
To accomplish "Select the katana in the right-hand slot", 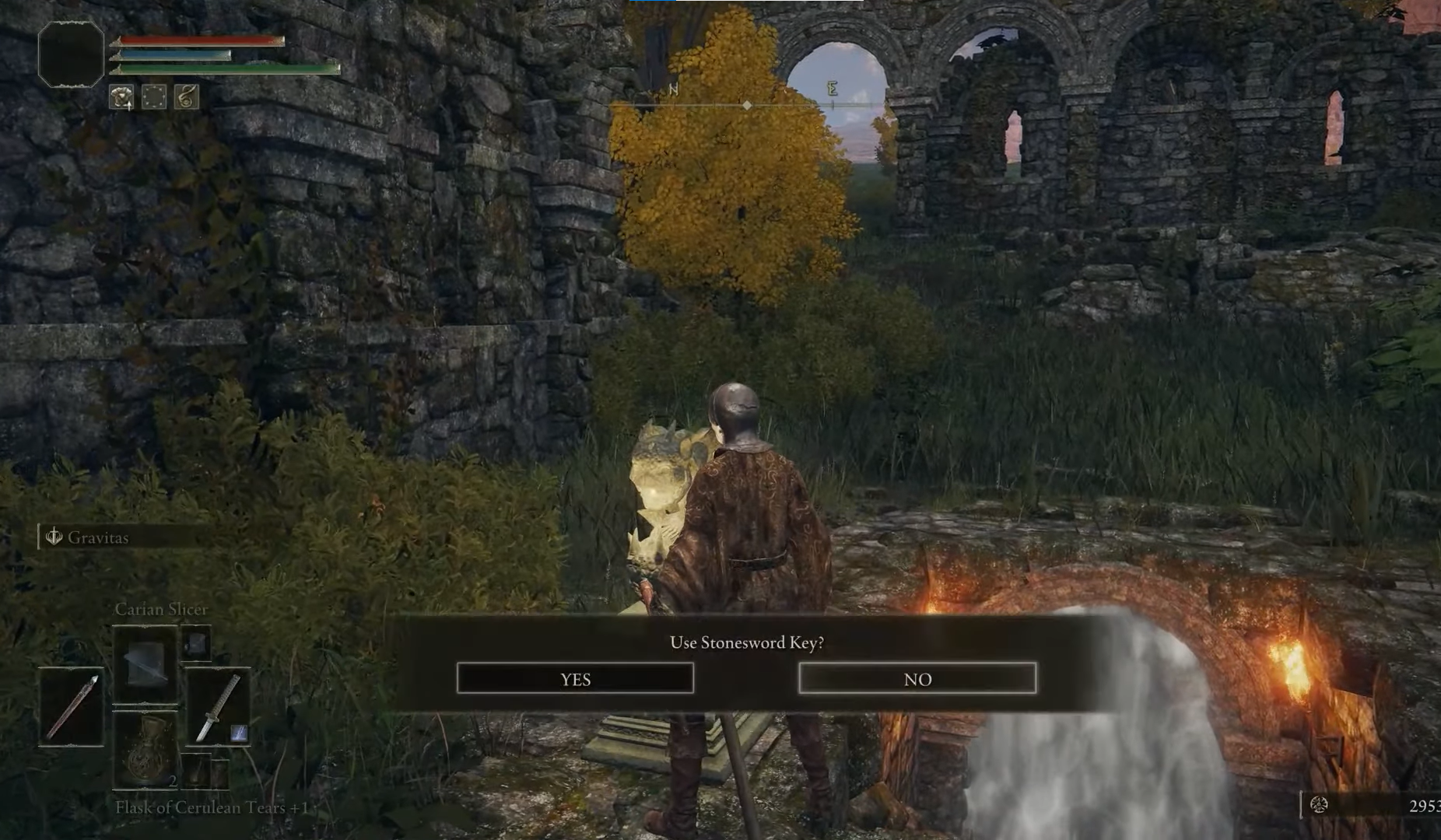I will click(x=218, y=707).
